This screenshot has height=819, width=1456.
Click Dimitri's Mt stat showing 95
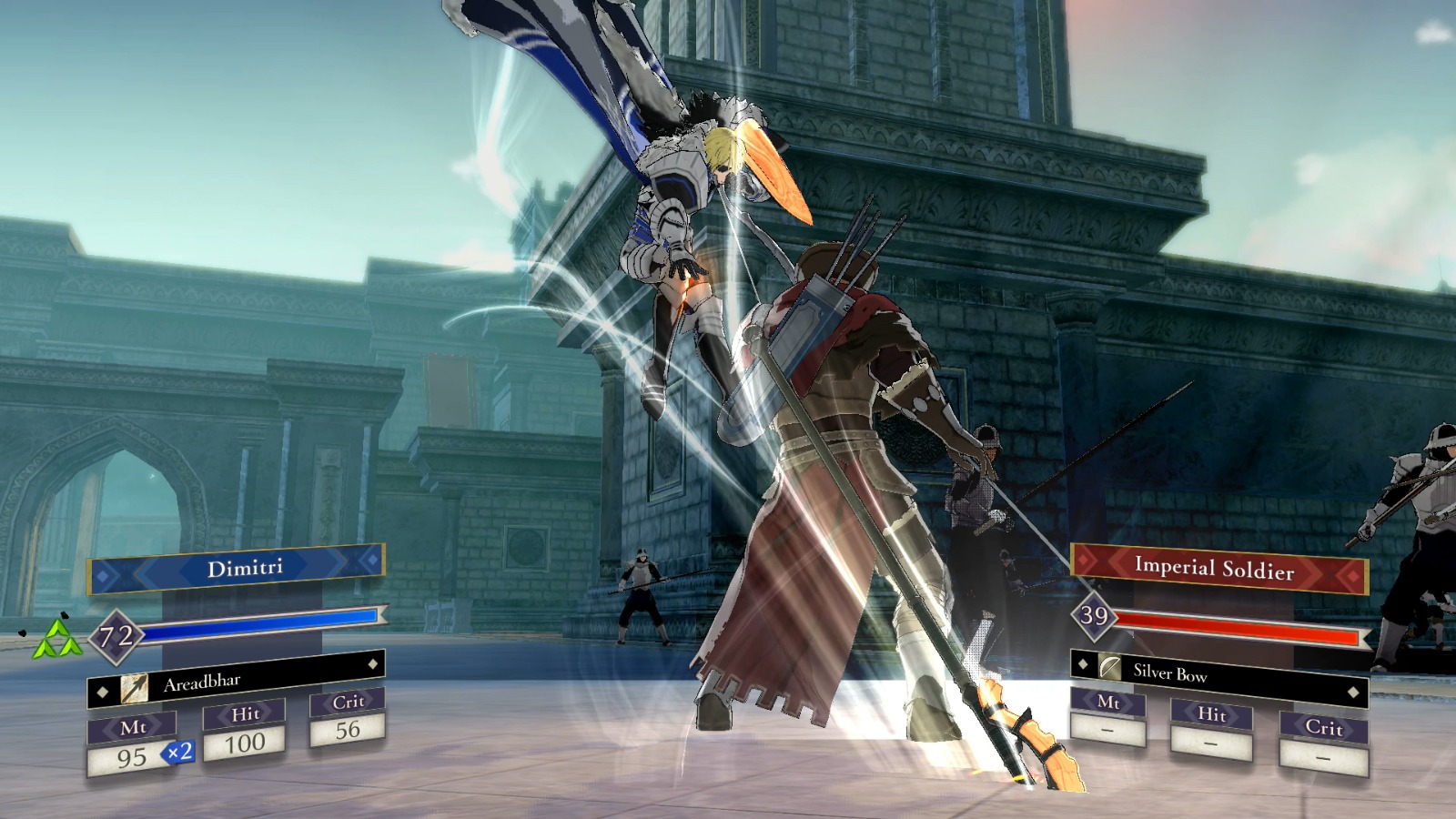pyautogui.click(x=134, y=757)
